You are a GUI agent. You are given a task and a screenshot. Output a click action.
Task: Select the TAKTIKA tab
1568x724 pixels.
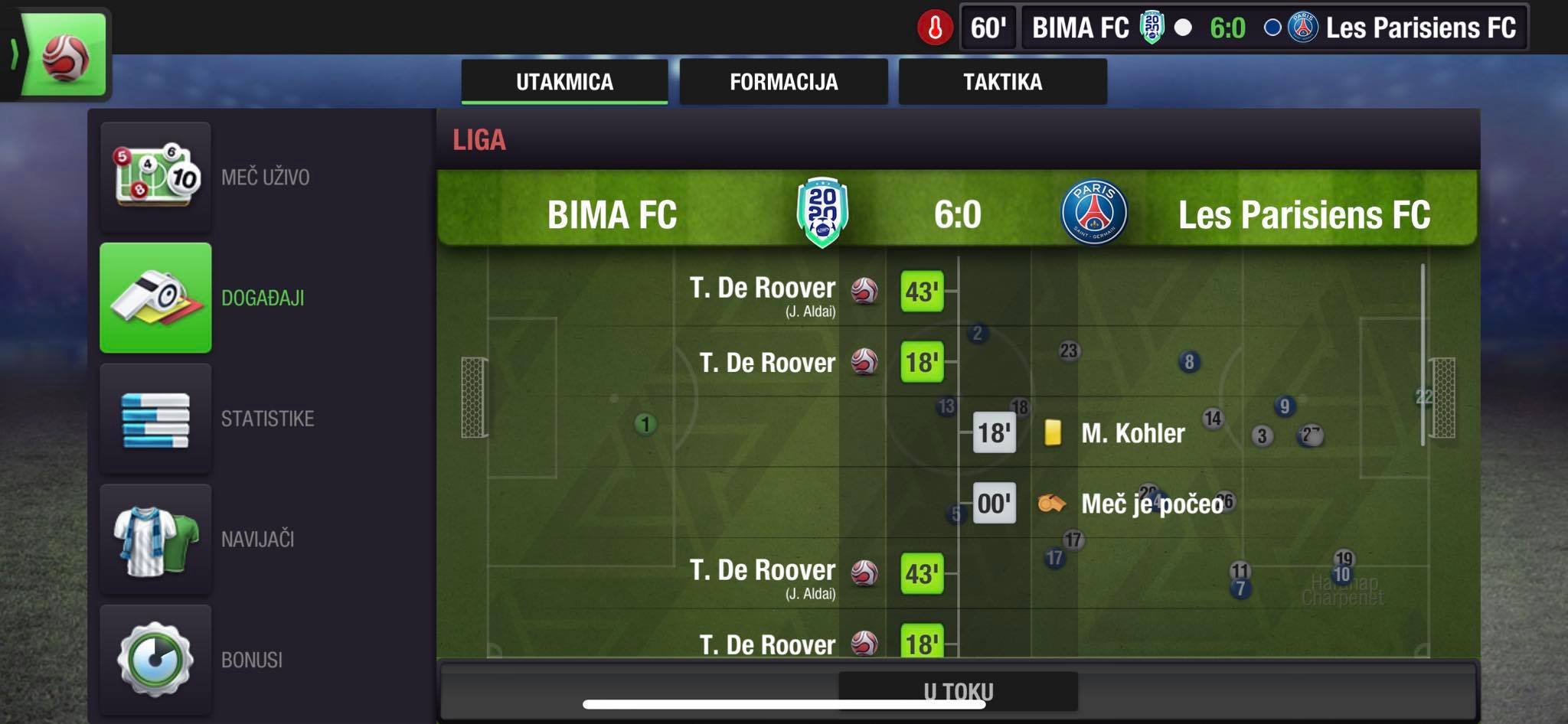(x=1002, y=82)
